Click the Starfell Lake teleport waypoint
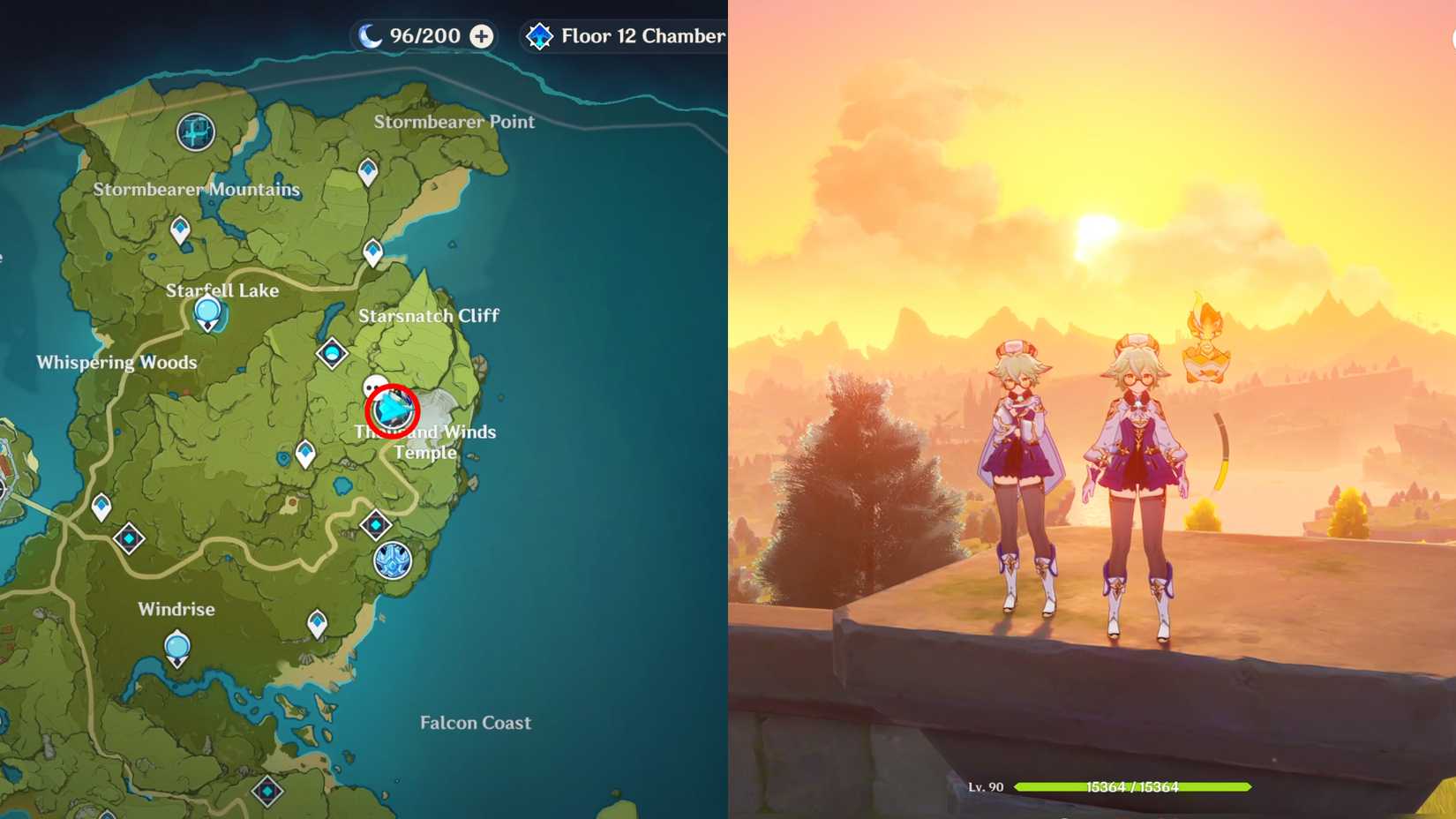This screenshot has height=819, width=1456. point(207,312)
